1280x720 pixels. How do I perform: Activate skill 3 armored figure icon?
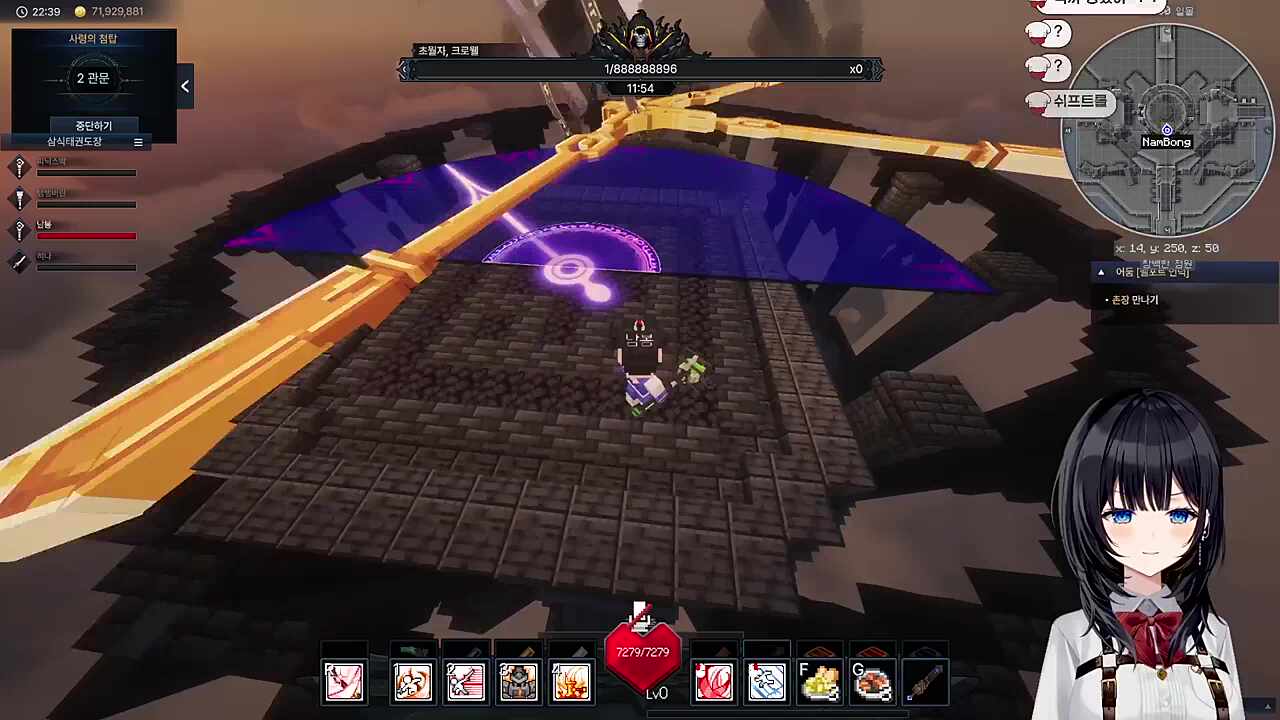coord(518,682)
